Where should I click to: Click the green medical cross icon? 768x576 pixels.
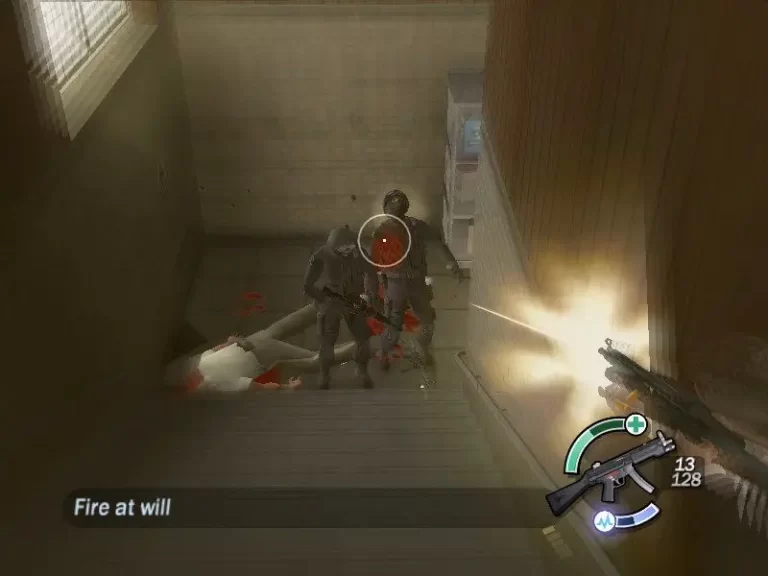click(x=635, y=425)
